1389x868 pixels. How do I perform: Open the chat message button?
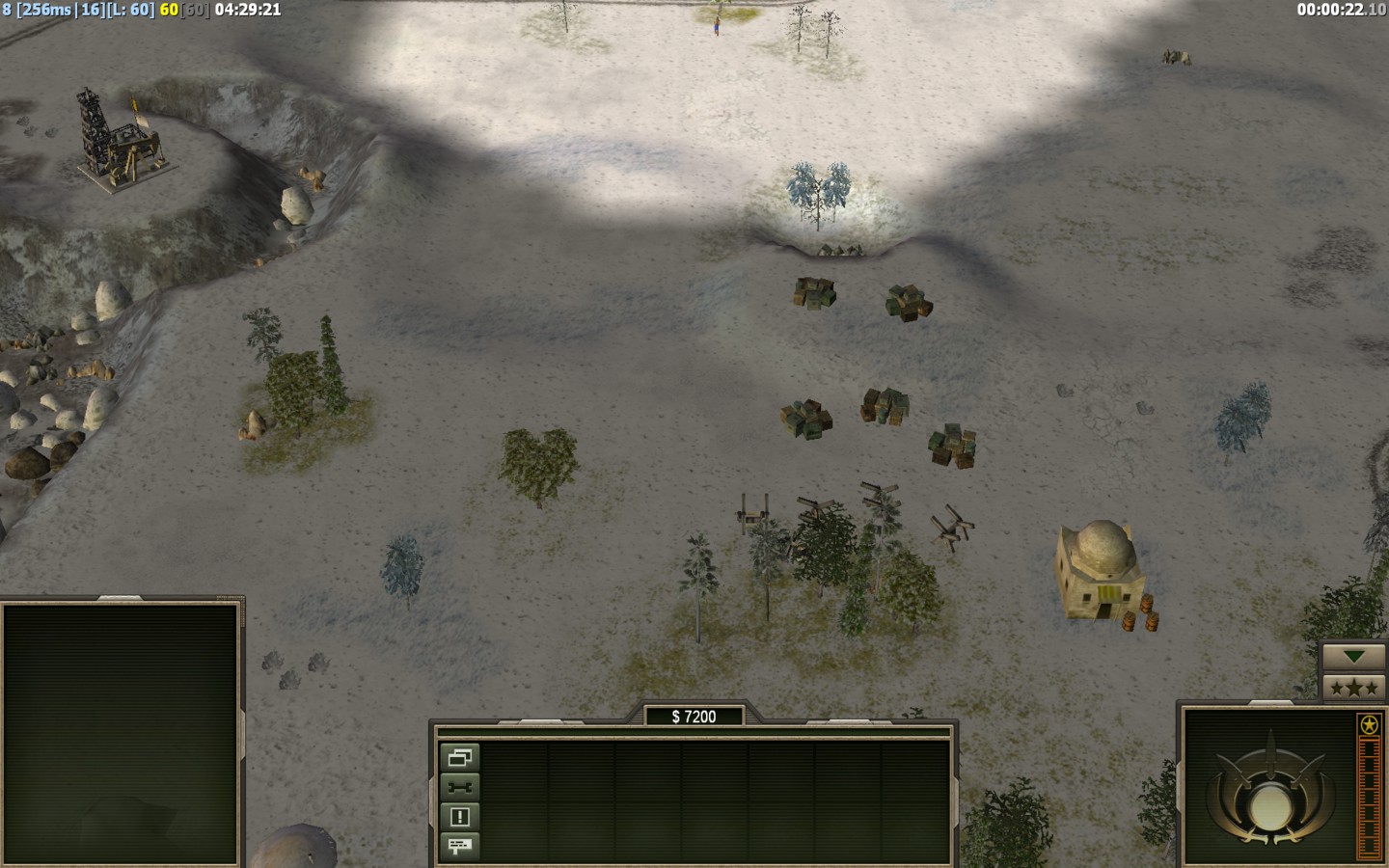[x=459, y=846]
